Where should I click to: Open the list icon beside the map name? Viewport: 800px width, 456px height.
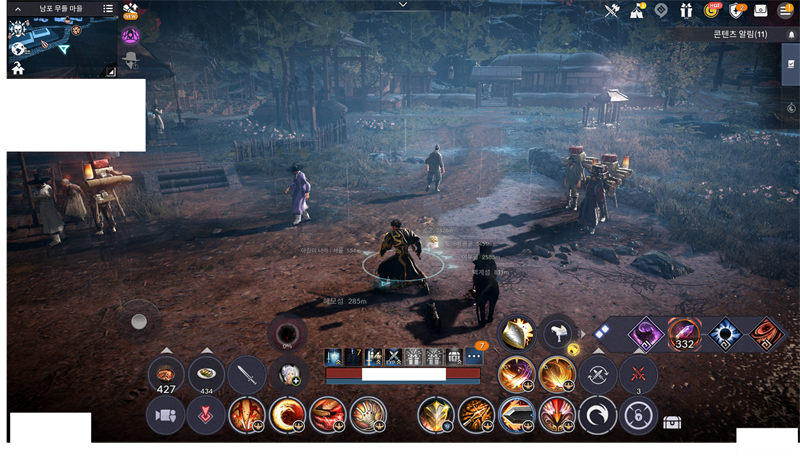(108, 8)
